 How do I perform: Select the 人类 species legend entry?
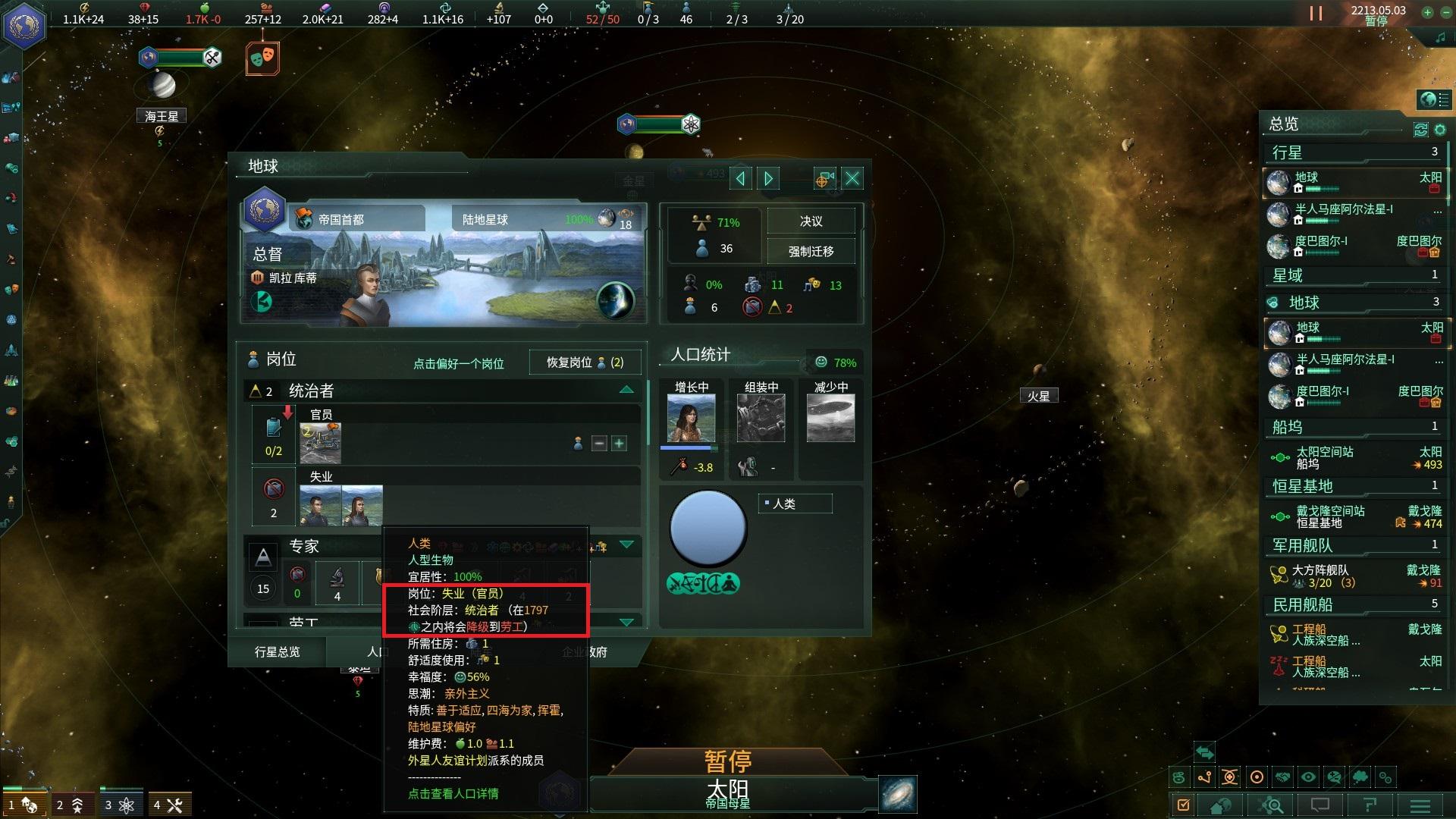coord(793,504)
